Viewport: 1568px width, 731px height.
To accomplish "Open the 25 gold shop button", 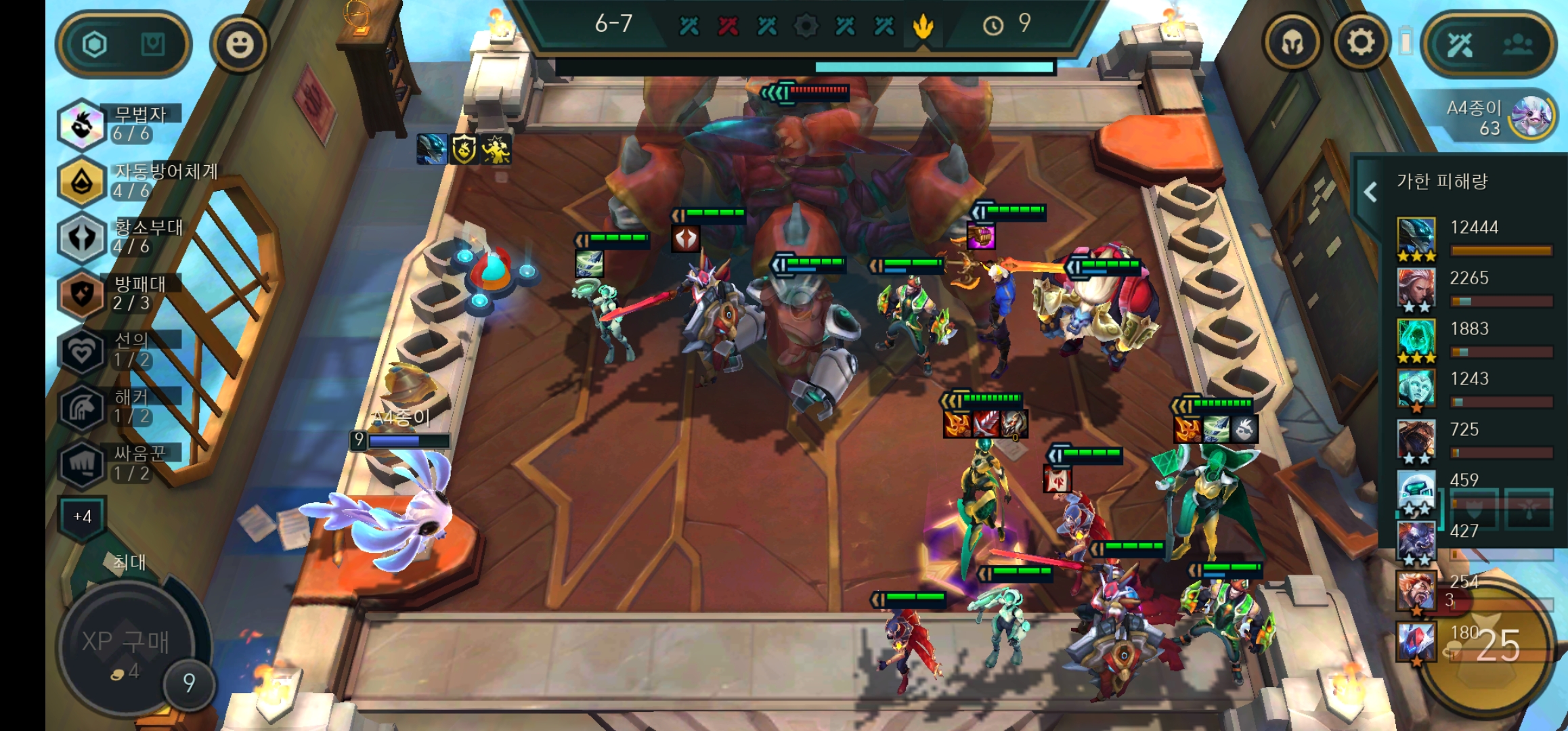I will click(1498, 646).
